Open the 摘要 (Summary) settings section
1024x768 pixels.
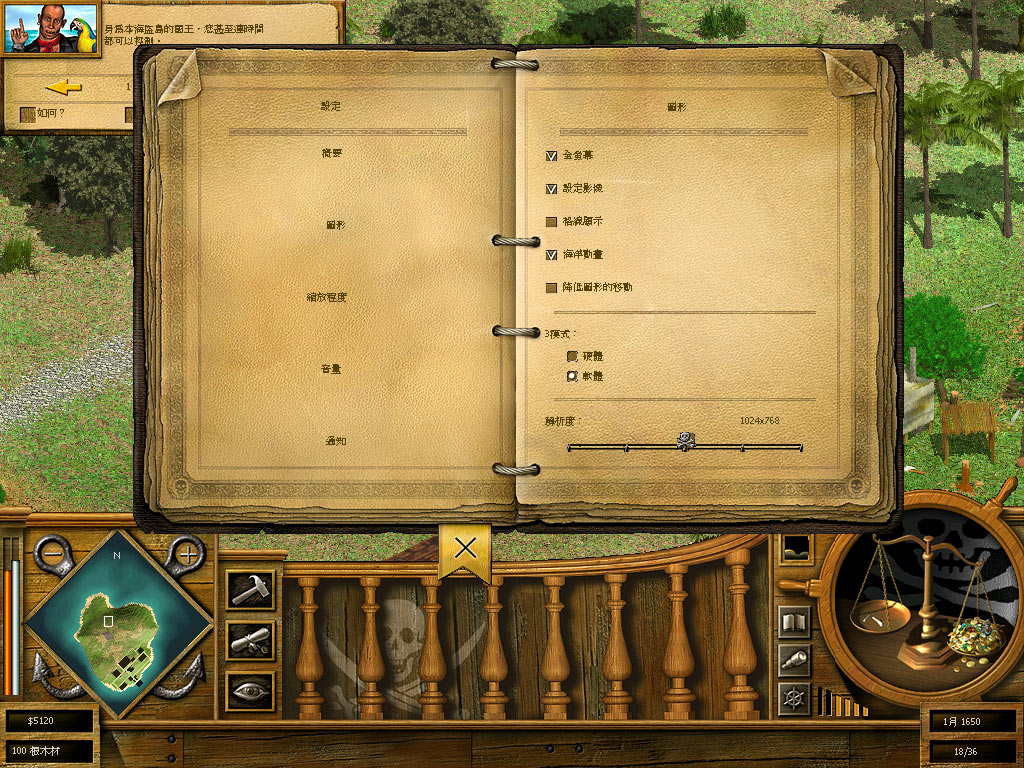(333, 153)
